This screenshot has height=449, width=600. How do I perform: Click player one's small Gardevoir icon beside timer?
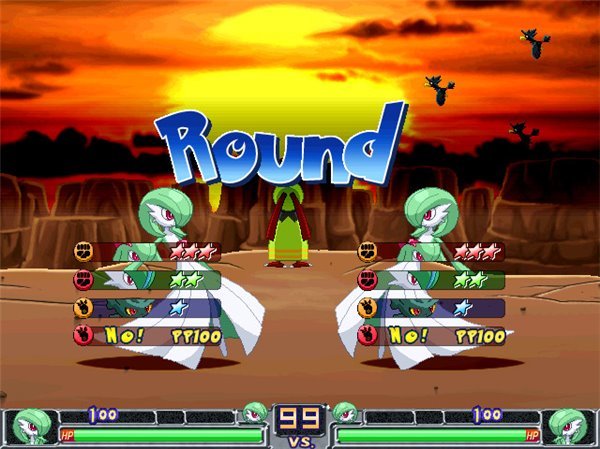[256, 412]
